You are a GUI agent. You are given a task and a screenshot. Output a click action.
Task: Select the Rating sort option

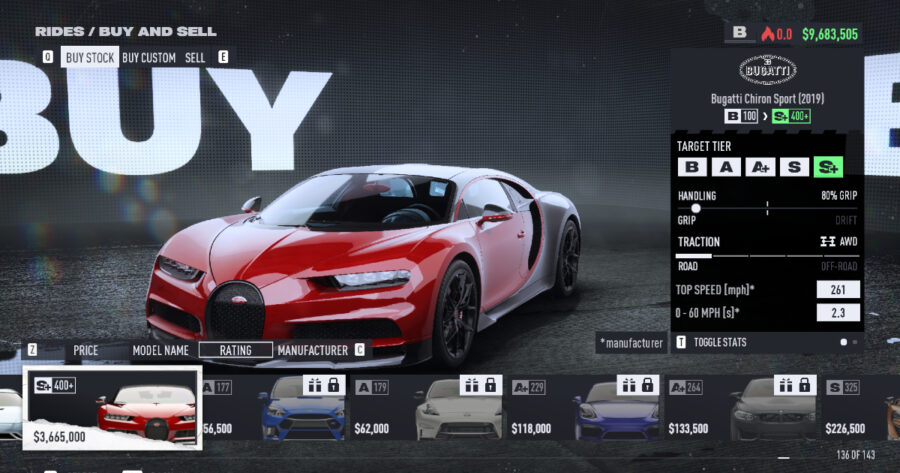[x=235, y=350]
